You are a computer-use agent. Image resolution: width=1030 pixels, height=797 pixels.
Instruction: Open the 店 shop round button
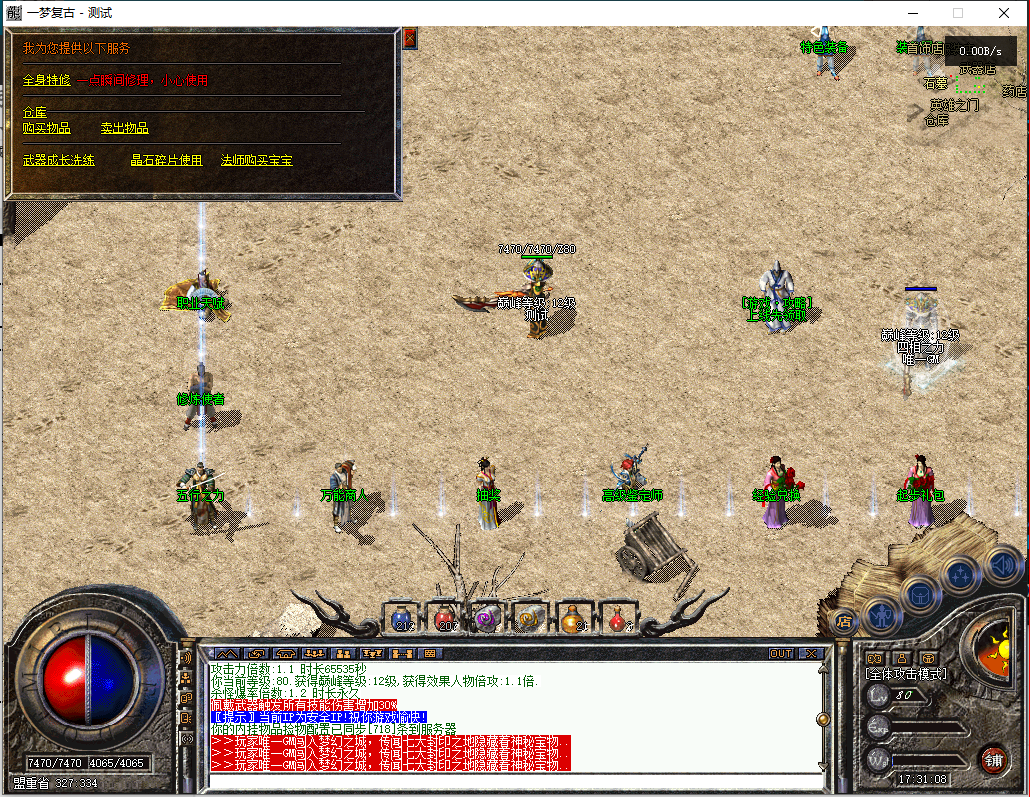pos(843,620)
